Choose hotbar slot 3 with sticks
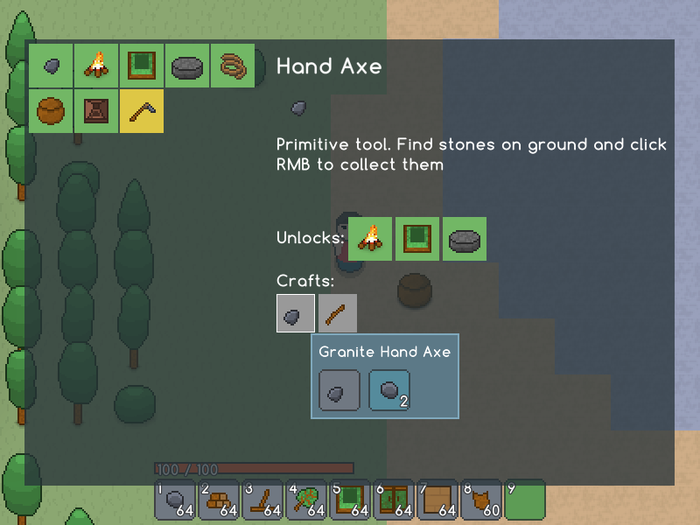Viewport: 700px width, 525px height. 262,499
